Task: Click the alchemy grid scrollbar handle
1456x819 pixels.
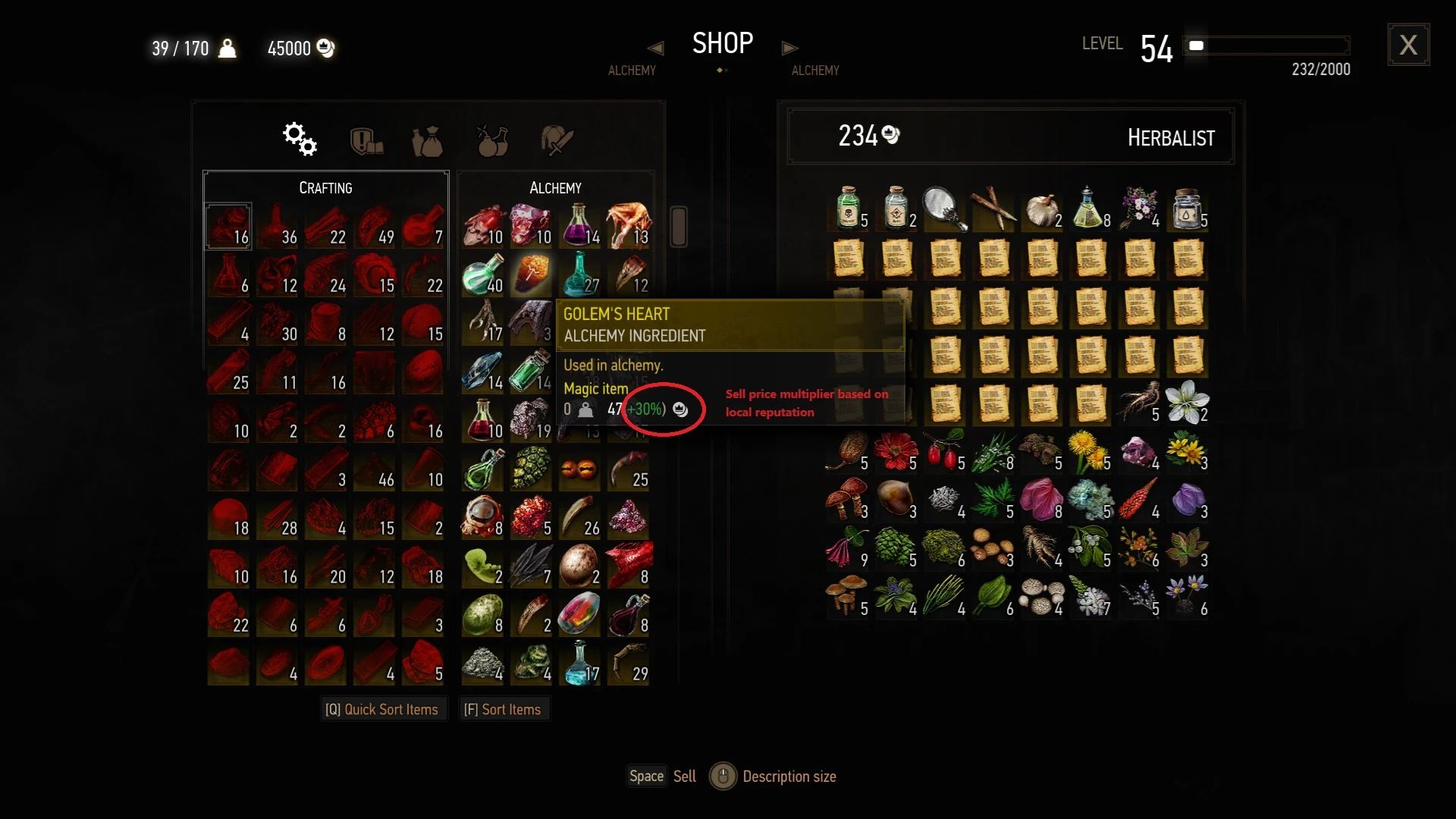Action: pos(679,226)
